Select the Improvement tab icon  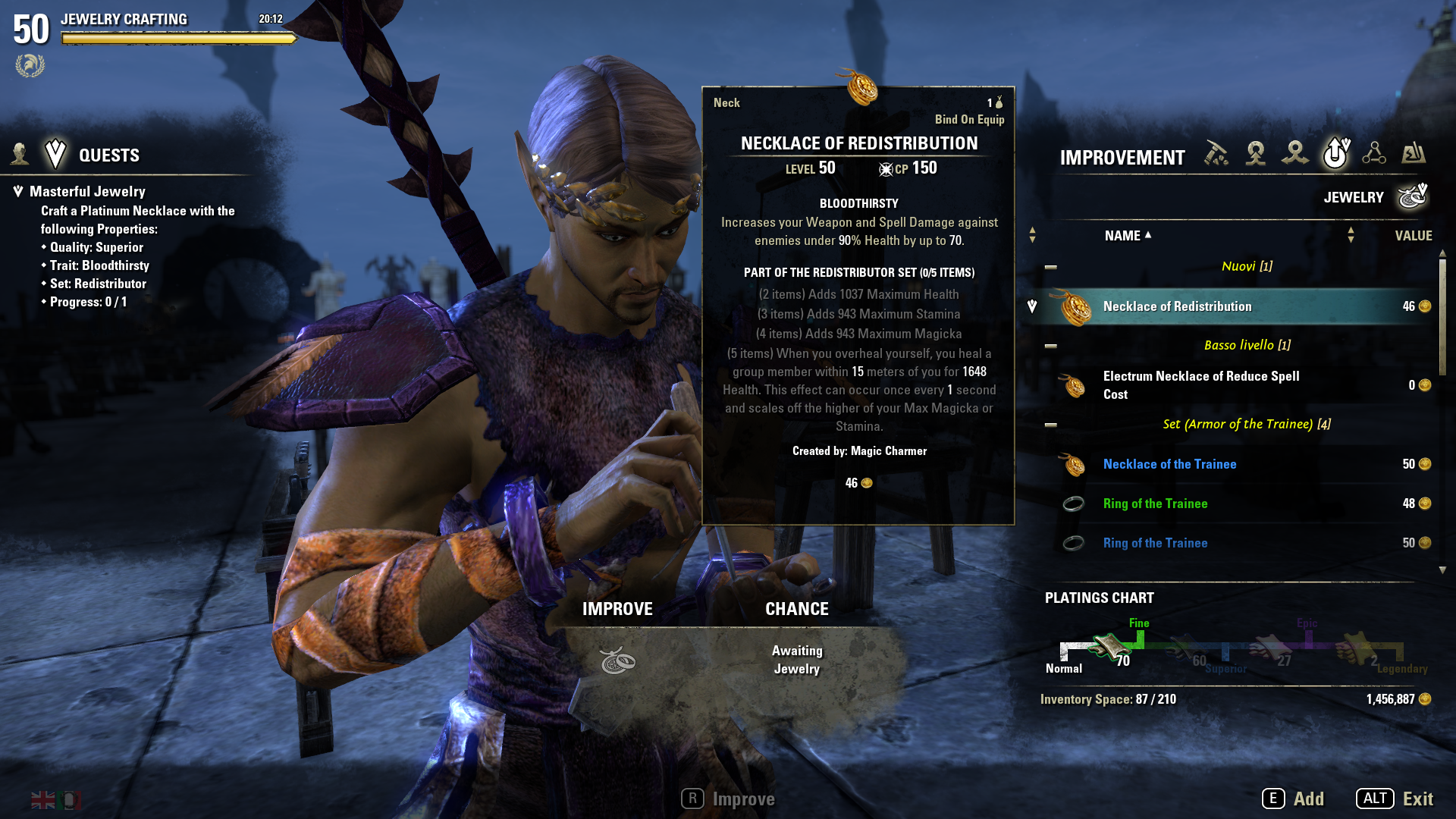[x=1335, y=153]
